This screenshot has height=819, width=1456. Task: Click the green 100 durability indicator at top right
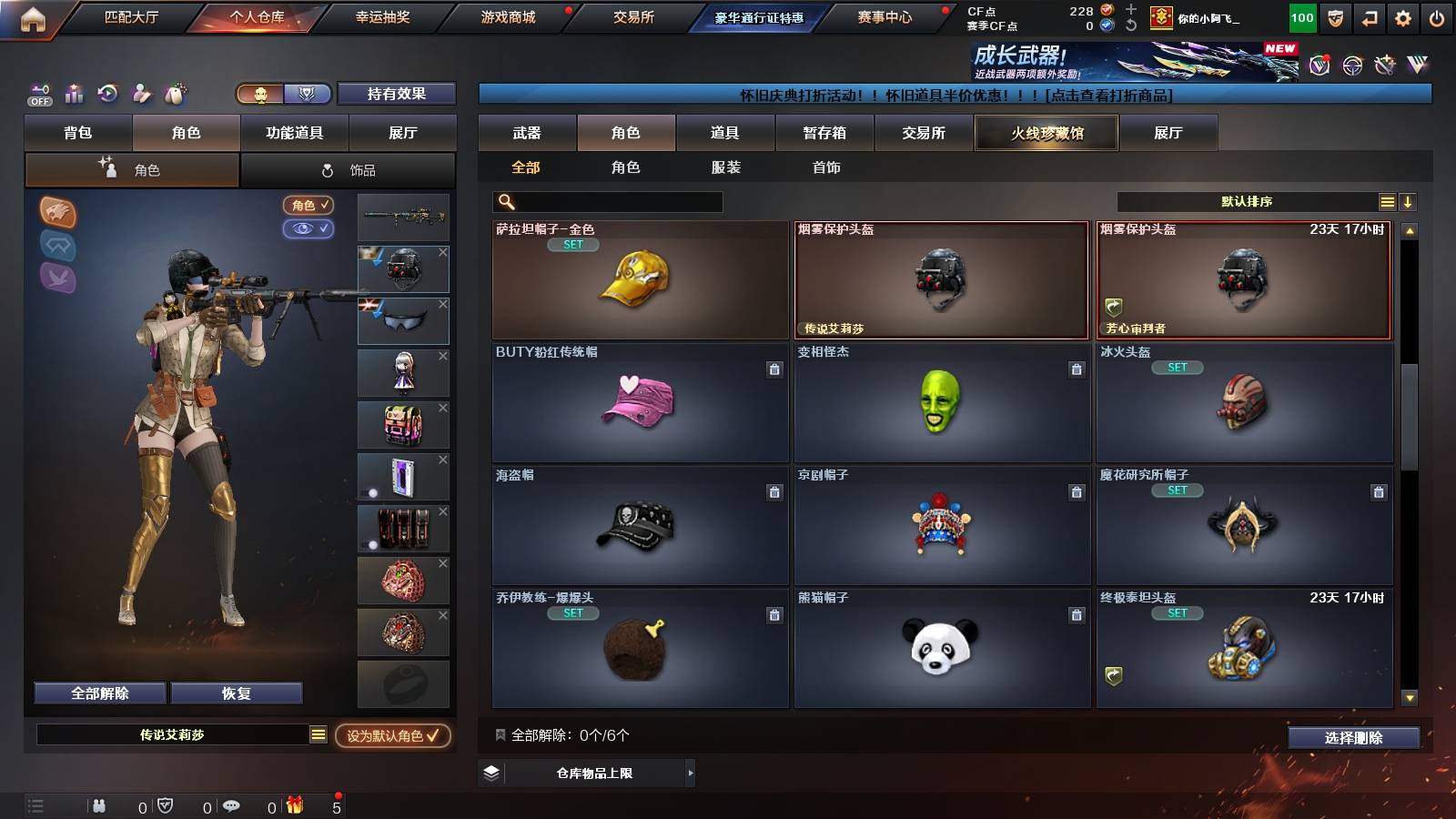1301,16
